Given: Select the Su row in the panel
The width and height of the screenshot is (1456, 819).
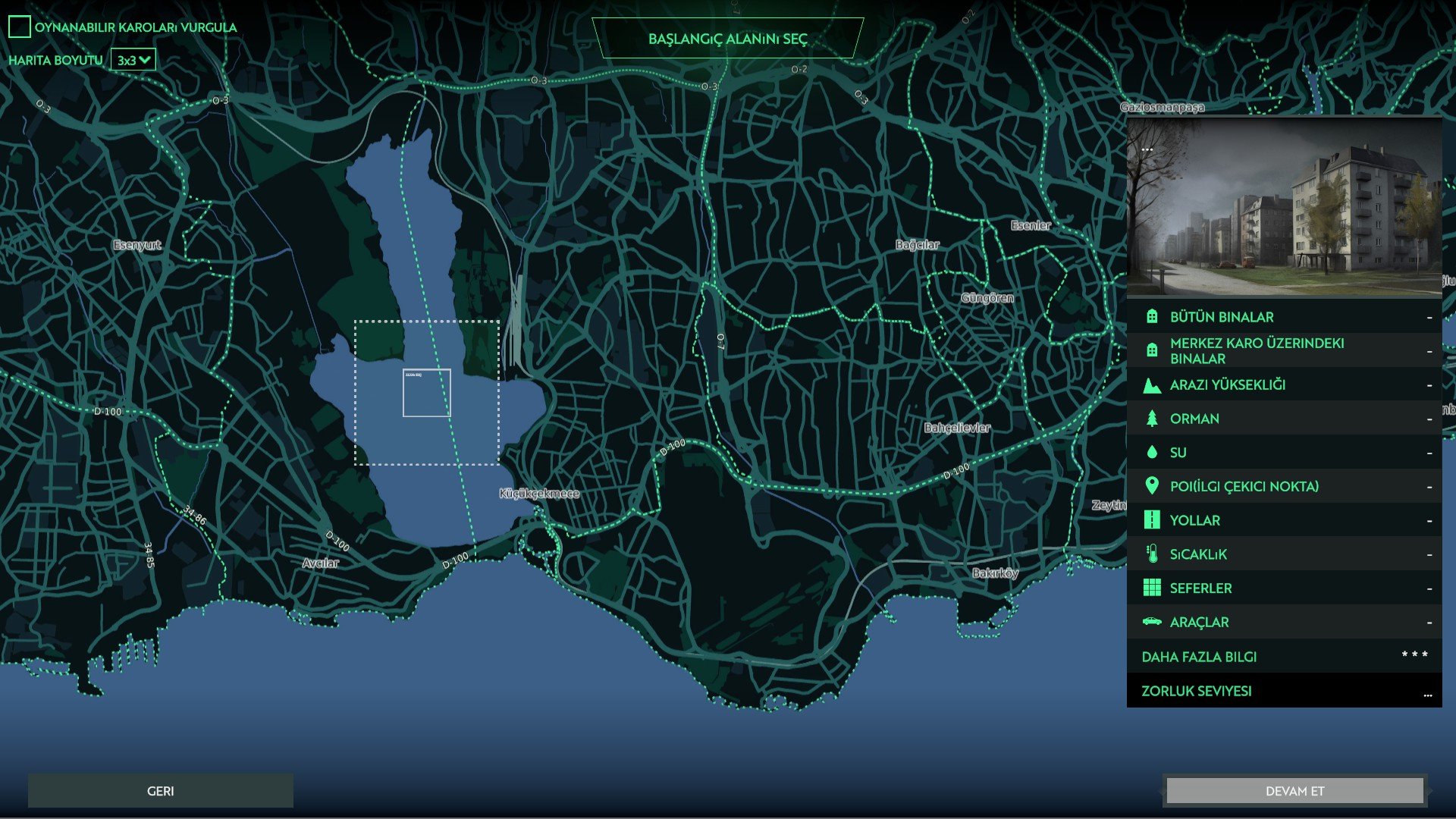Looking at the screenshot, I should 1284,453.
